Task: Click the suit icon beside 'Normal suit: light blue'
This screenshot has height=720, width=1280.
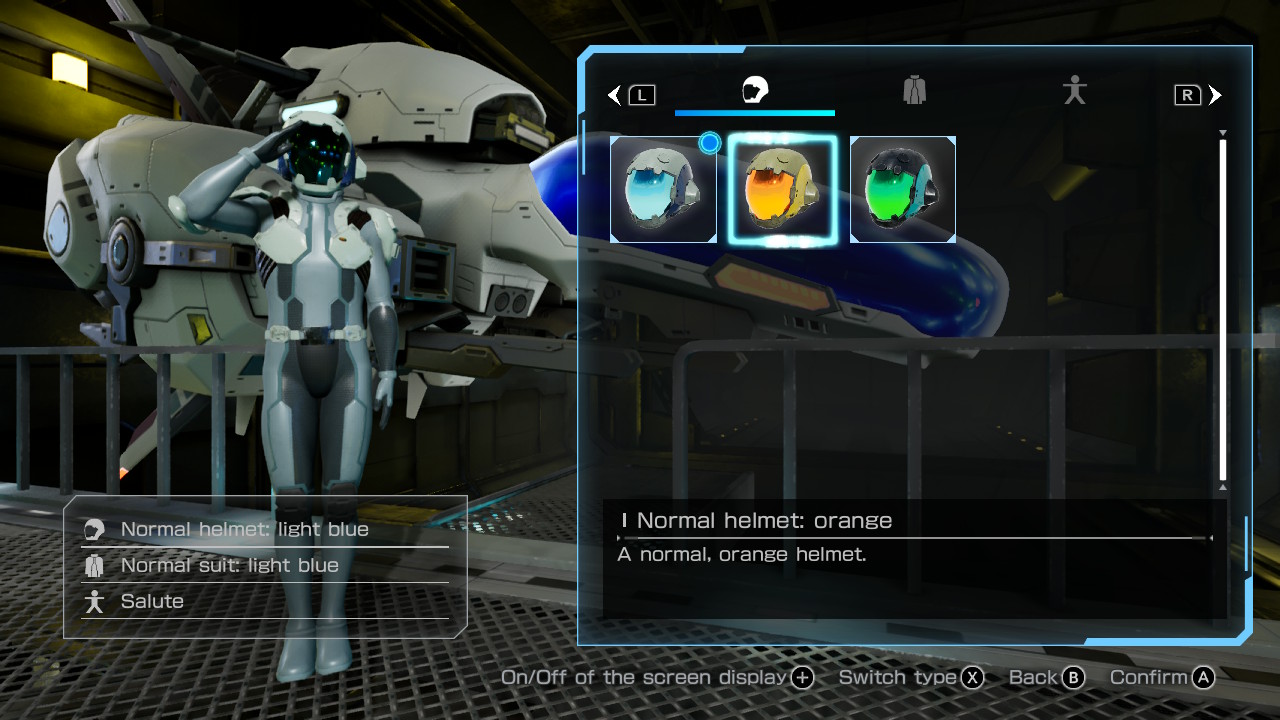Action: pos(96,565)
